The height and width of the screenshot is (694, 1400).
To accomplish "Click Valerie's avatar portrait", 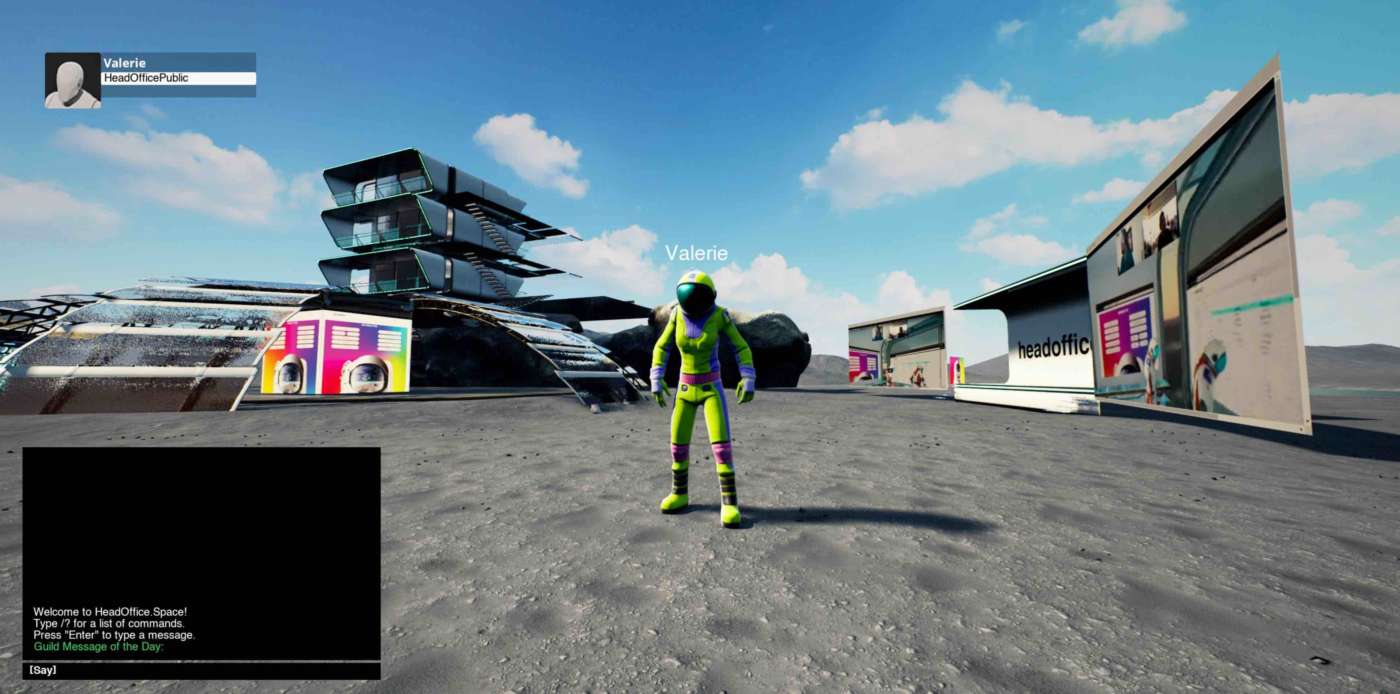I will coord(72,80).
